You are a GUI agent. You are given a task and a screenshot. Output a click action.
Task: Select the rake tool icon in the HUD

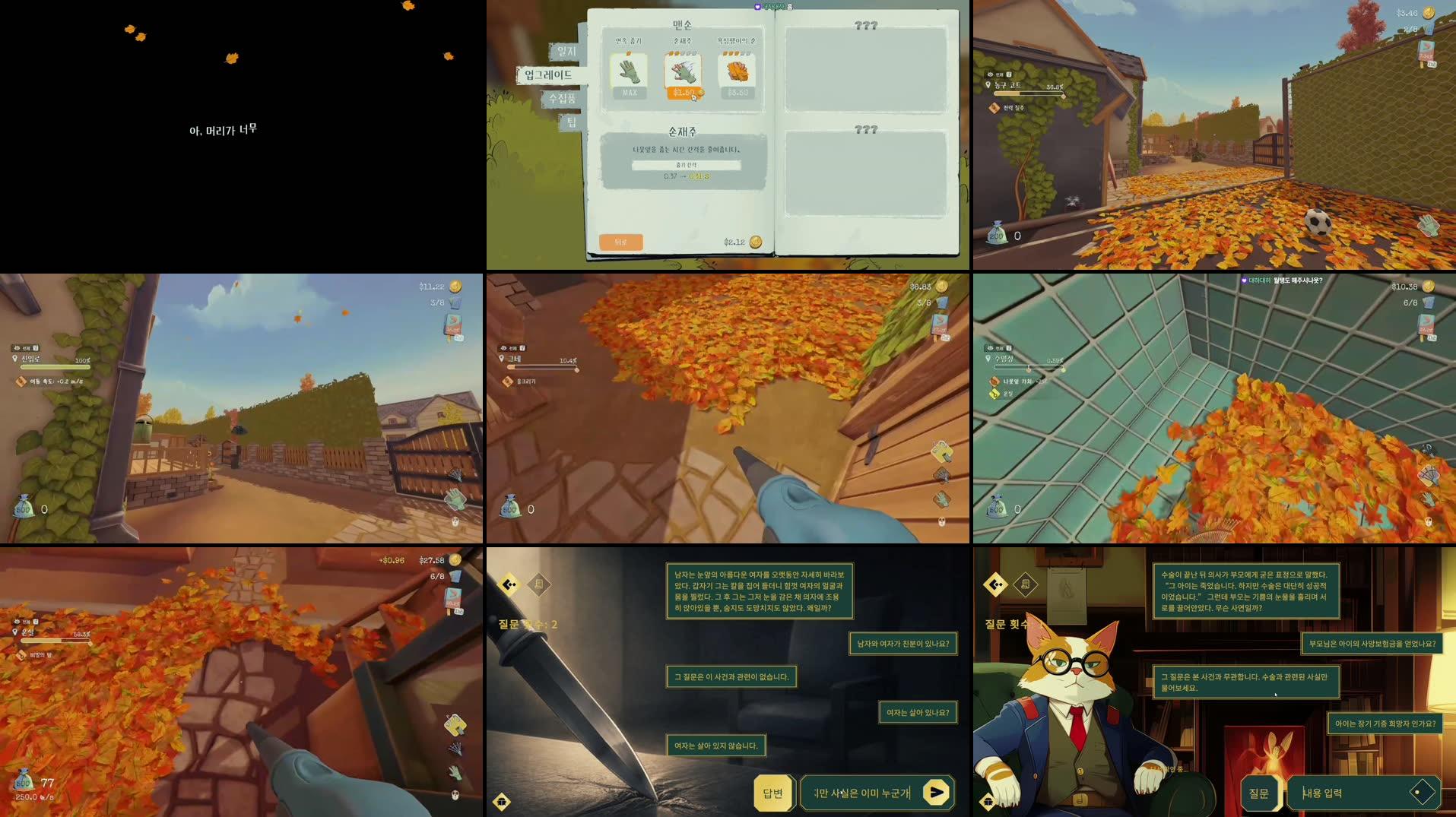pos(943,474)
